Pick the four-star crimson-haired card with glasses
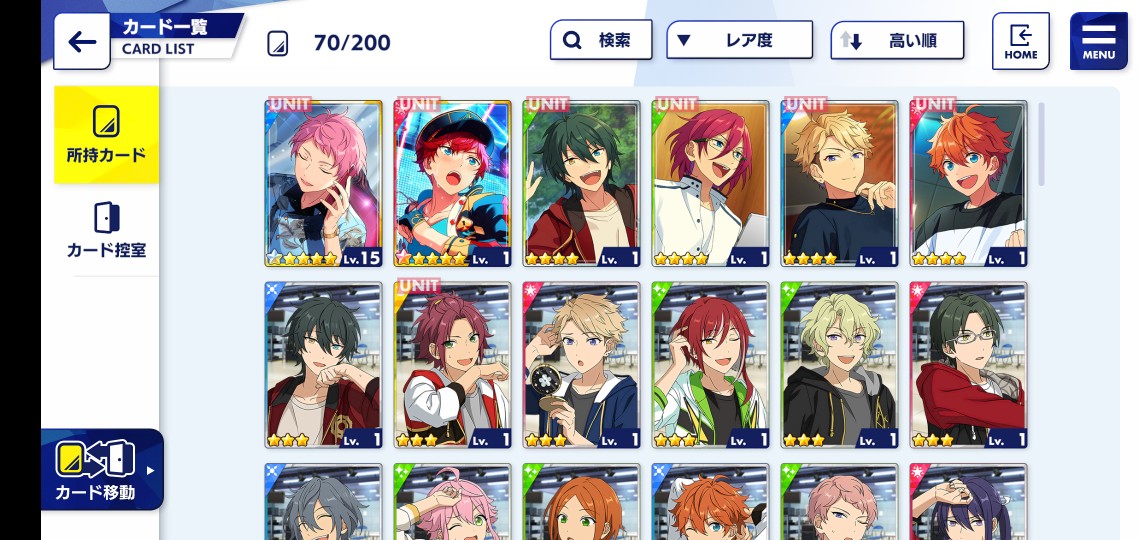 (x=711, y=183)
